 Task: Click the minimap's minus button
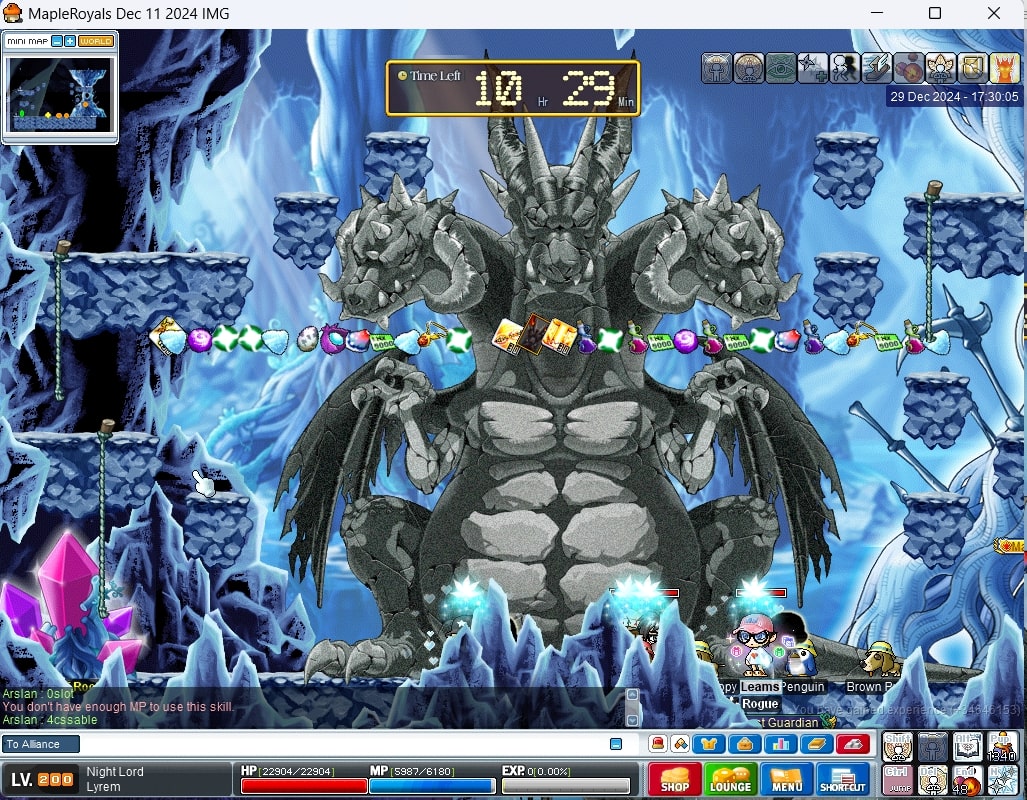tap(57, 41)
